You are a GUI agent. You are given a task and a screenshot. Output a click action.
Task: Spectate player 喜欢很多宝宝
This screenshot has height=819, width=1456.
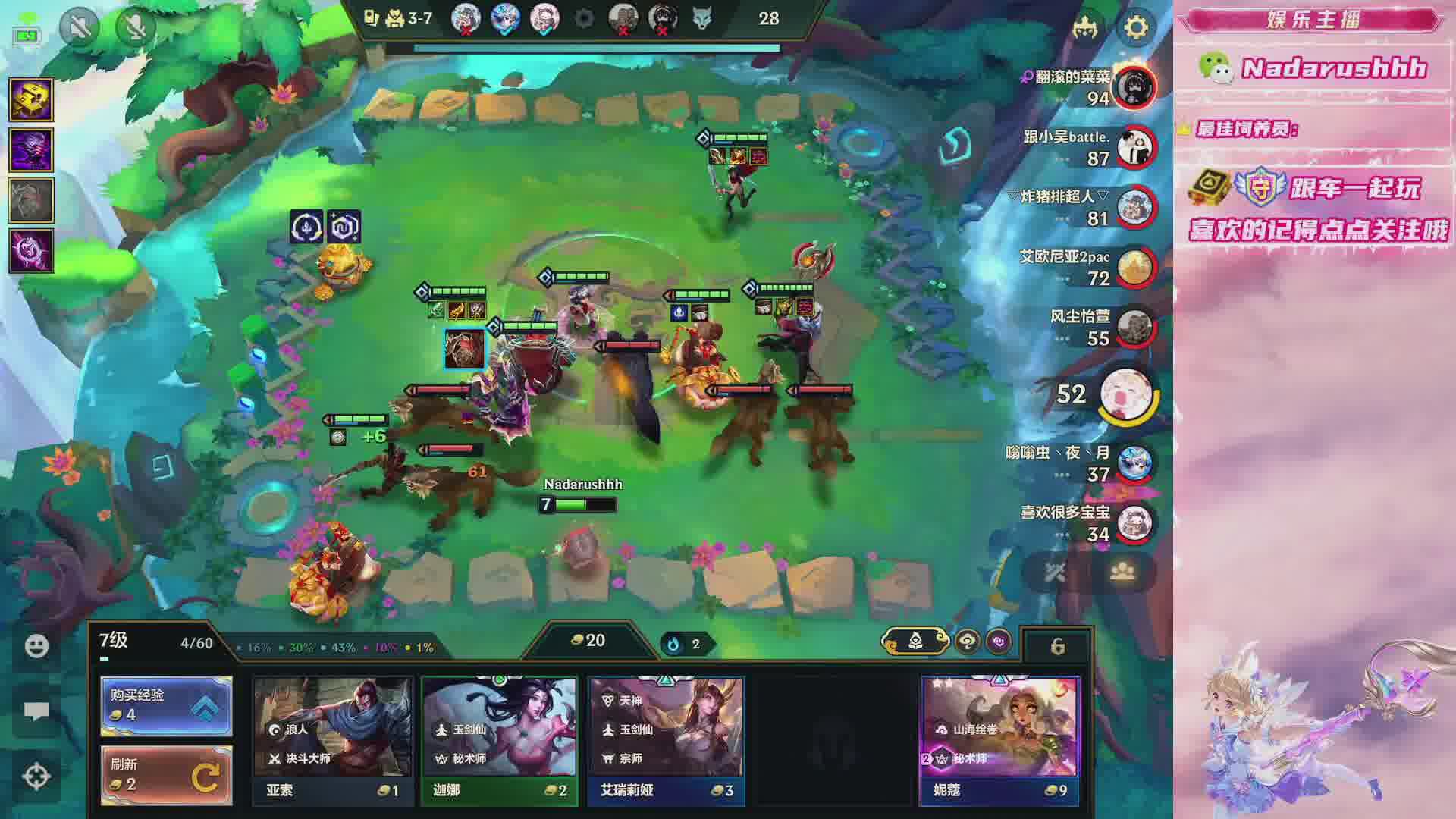pyautogui.click(x=1134, y=522)
